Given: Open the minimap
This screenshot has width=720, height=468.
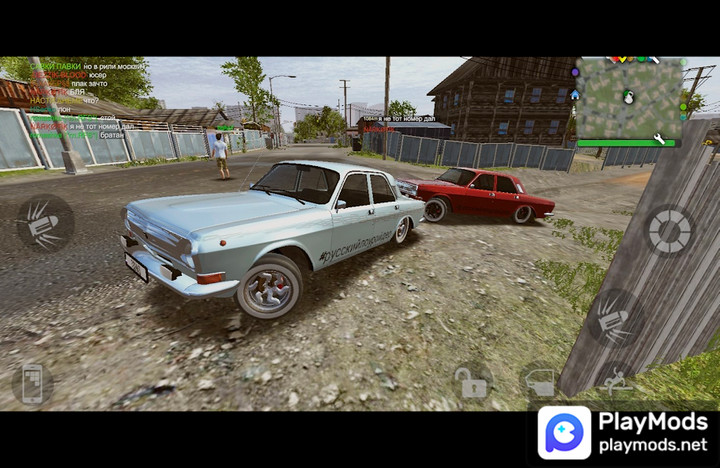Looking at the screenshot, I should [x=628, y=102].
